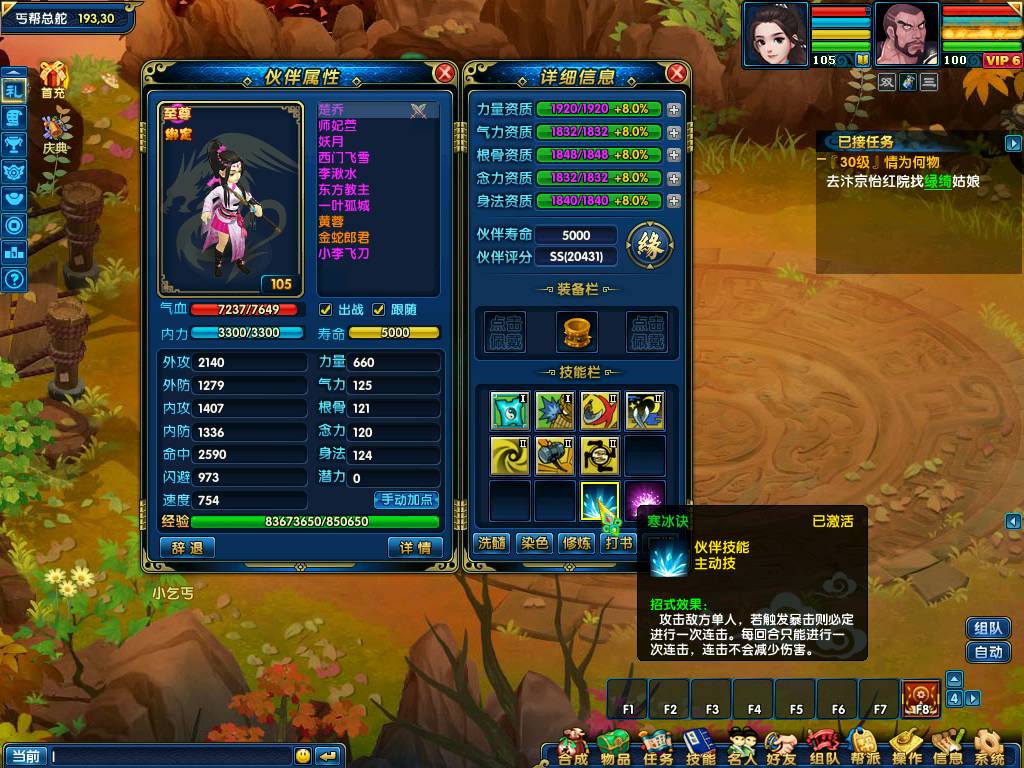Select the yellow spiral skill icon
The image size is (1024, 768).
(x=510, y=456)
